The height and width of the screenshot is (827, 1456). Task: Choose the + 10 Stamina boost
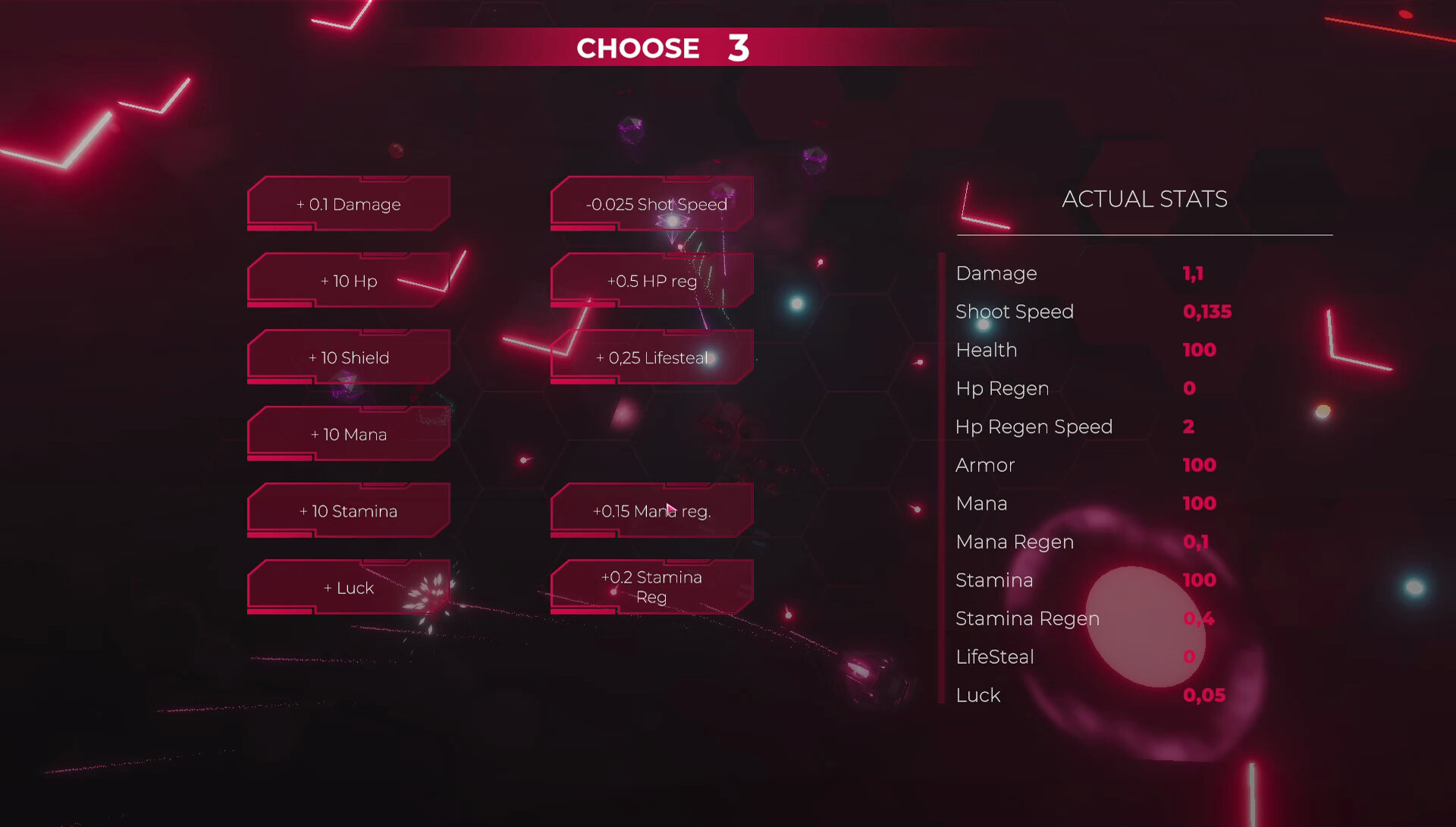point(348,511)
